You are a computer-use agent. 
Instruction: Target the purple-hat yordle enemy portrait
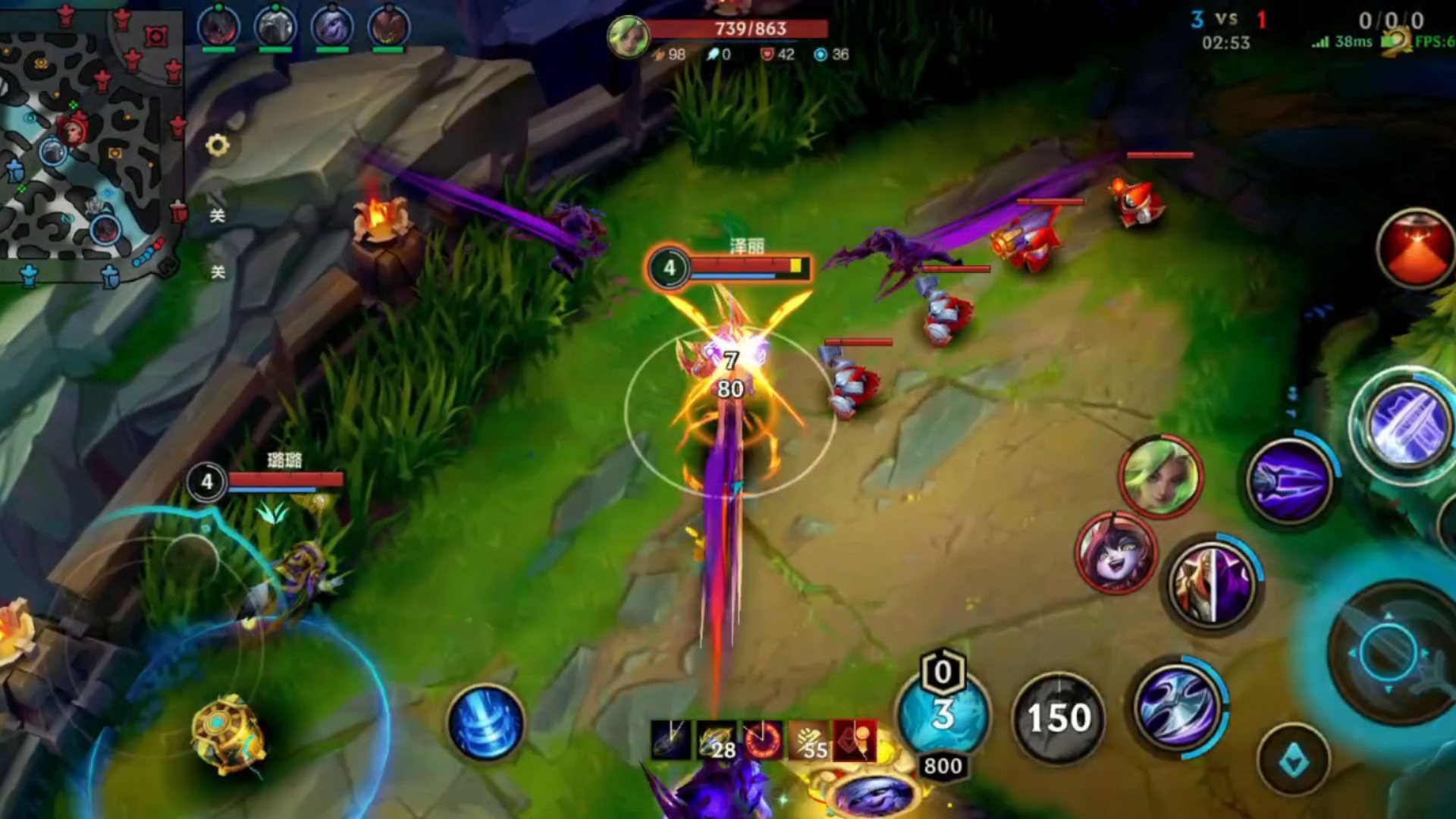(x=1116, y=554)
